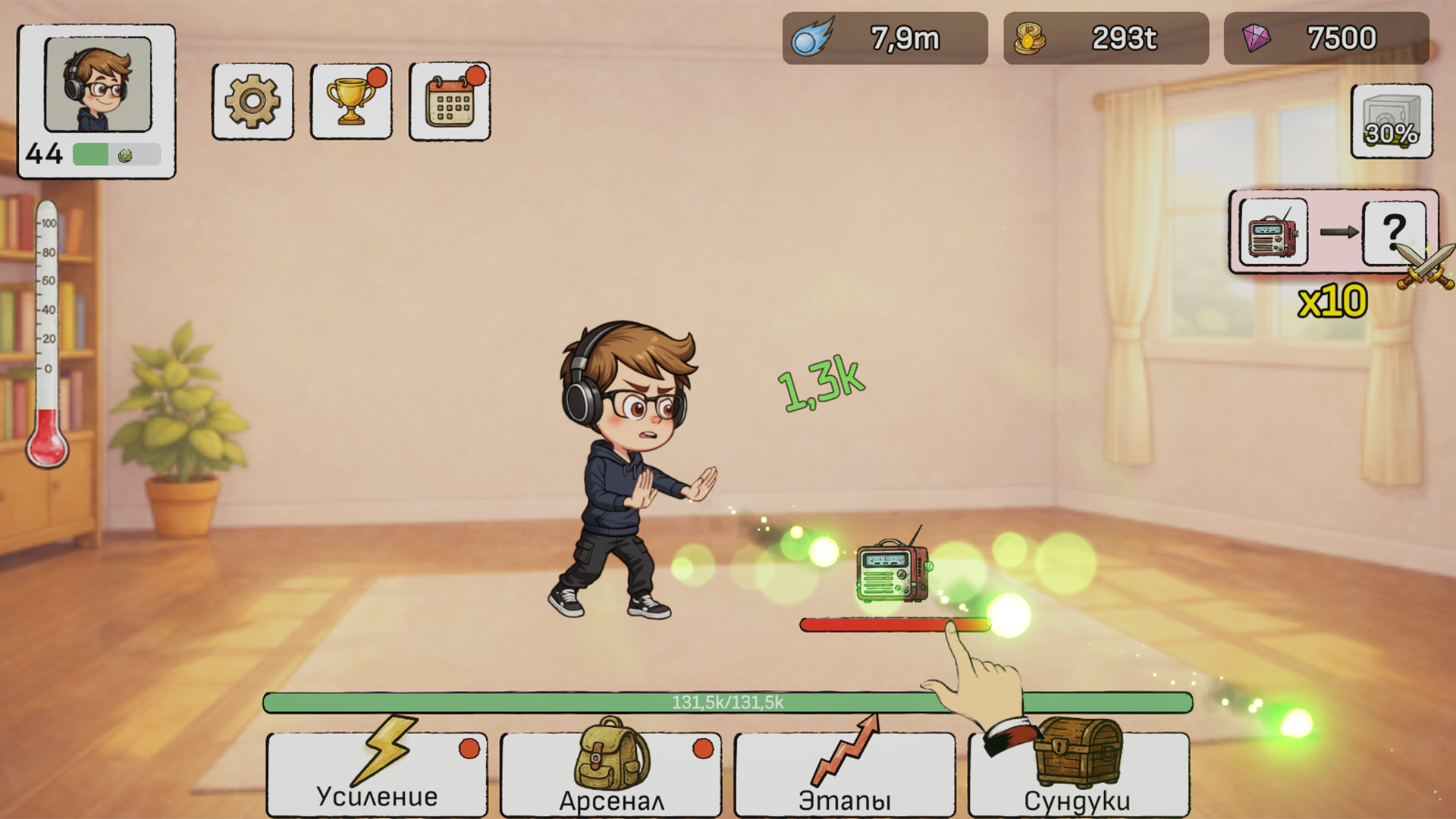Open the coin balance showing 293t
This screenshot has width=1456, height=819.
tap(1105, 38)
